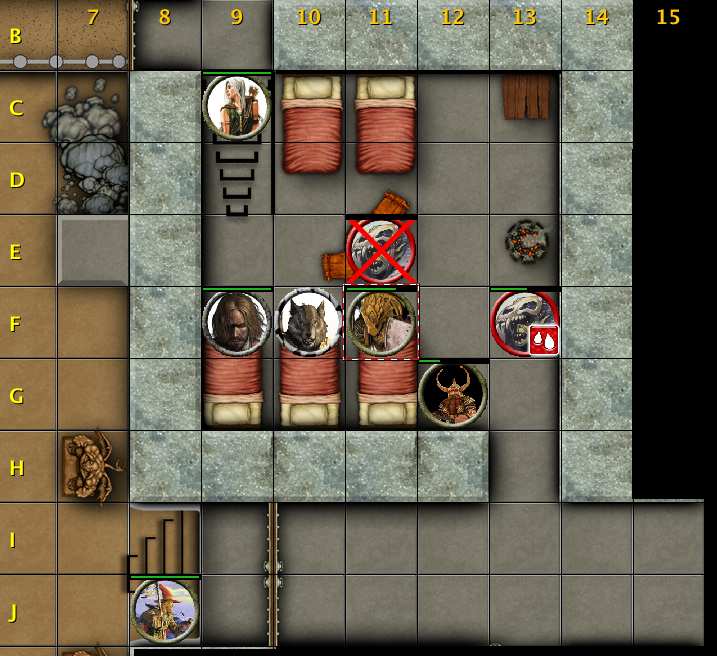Target the skull monster token with blood marker
This screenshot has height=656, width=717.
[524, 322]
